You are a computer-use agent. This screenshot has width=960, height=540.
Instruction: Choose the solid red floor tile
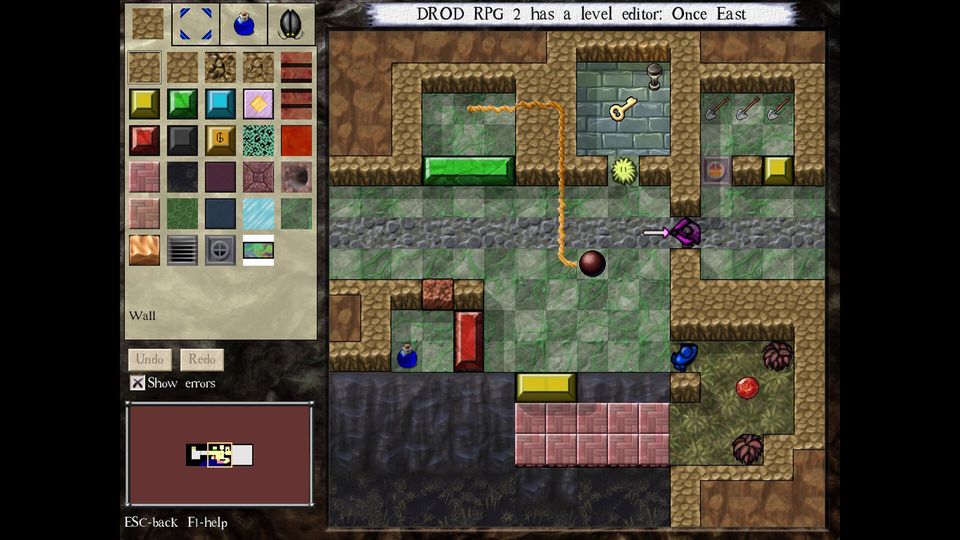[296, 140]
